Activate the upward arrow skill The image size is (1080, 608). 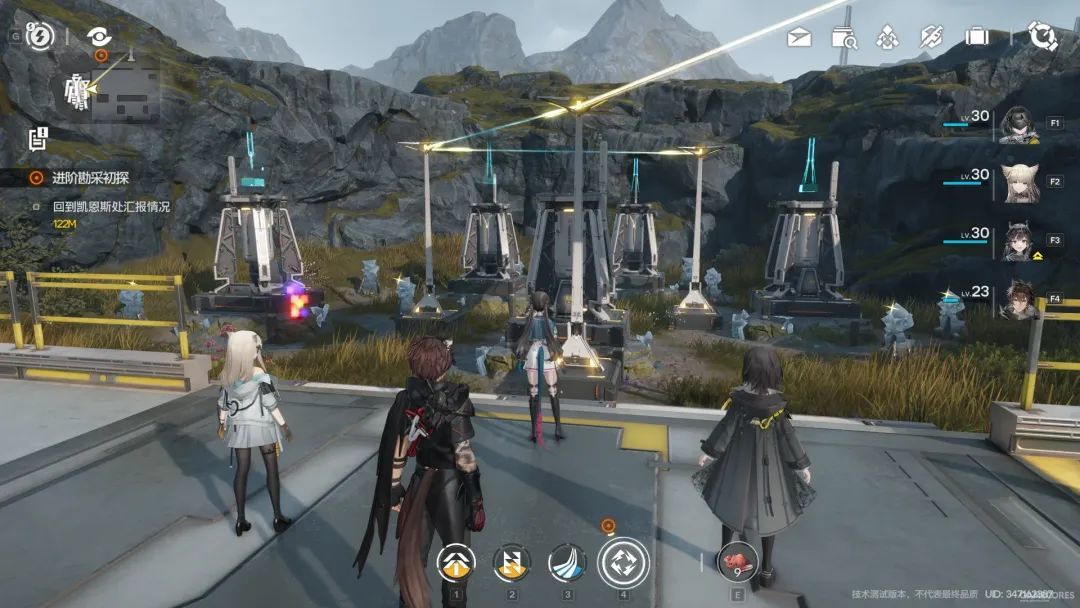pos(456,563)
